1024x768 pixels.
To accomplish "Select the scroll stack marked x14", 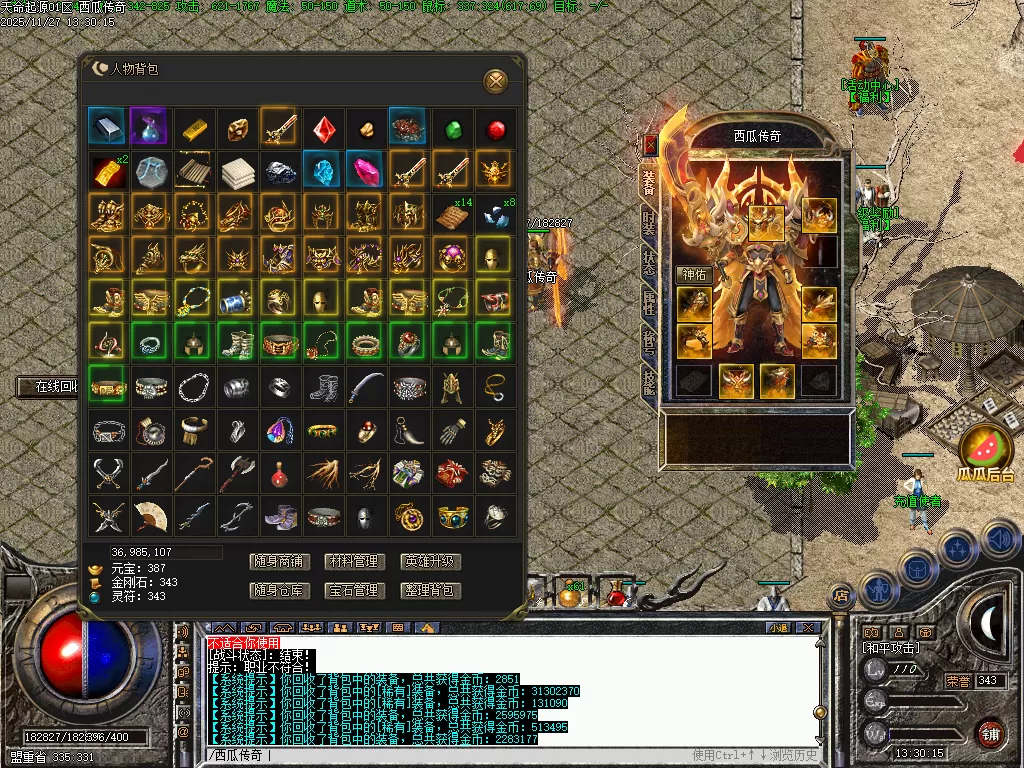I will [x=451, y=214].
